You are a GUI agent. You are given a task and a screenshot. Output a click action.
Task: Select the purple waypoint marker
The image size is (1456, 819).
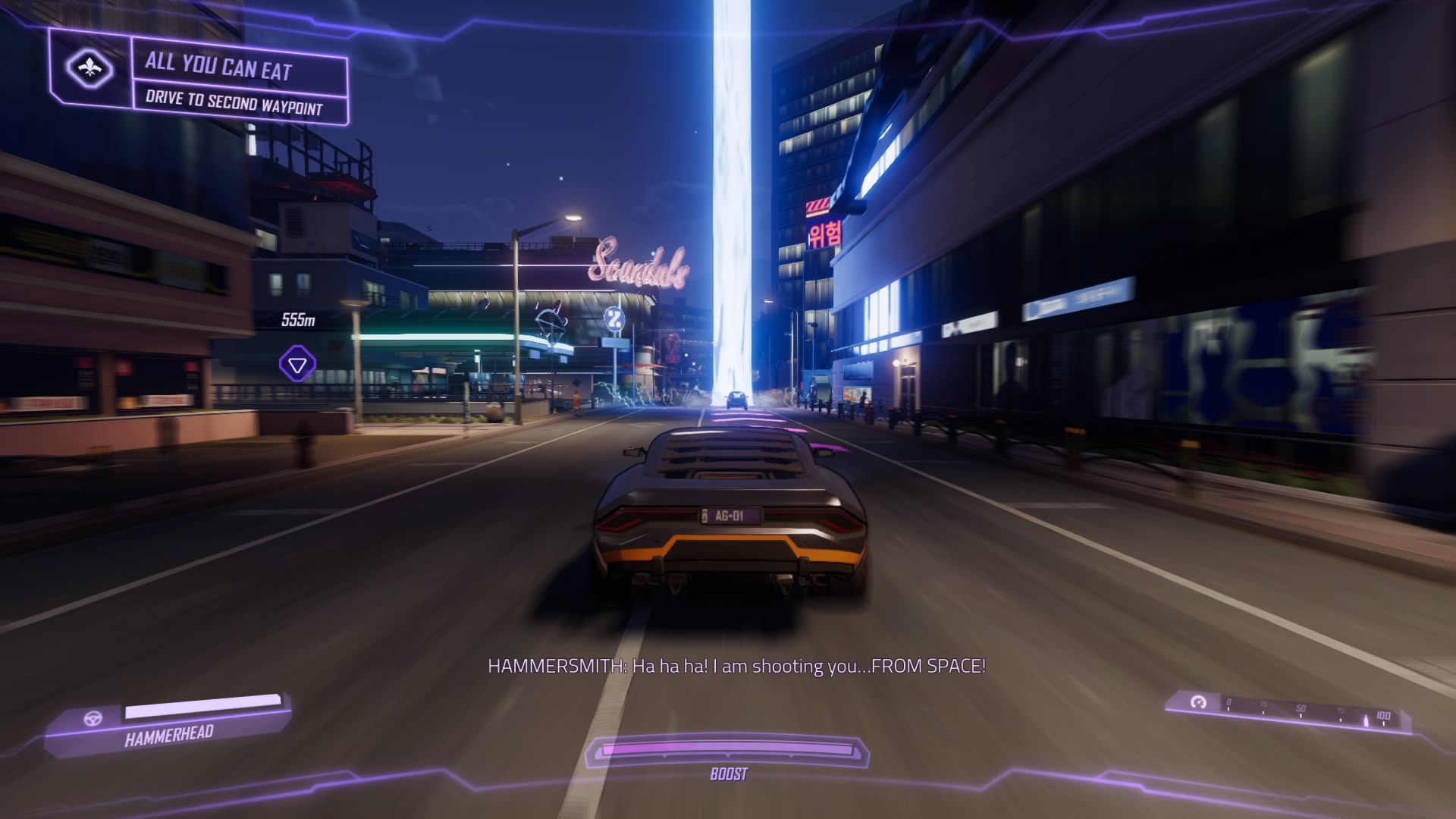(x=297, y=365)
